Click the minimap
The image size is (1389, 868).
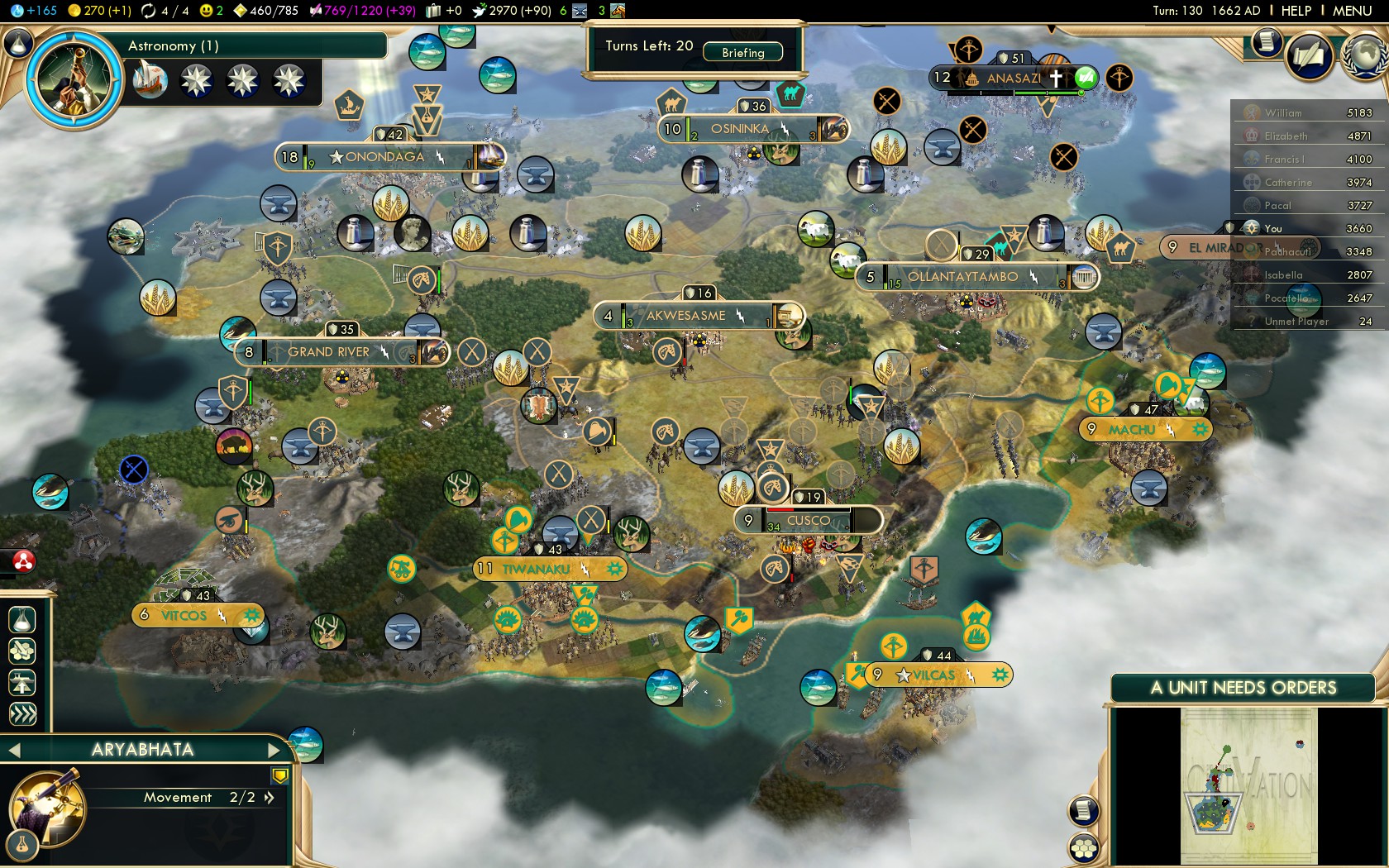[1248, 785]
